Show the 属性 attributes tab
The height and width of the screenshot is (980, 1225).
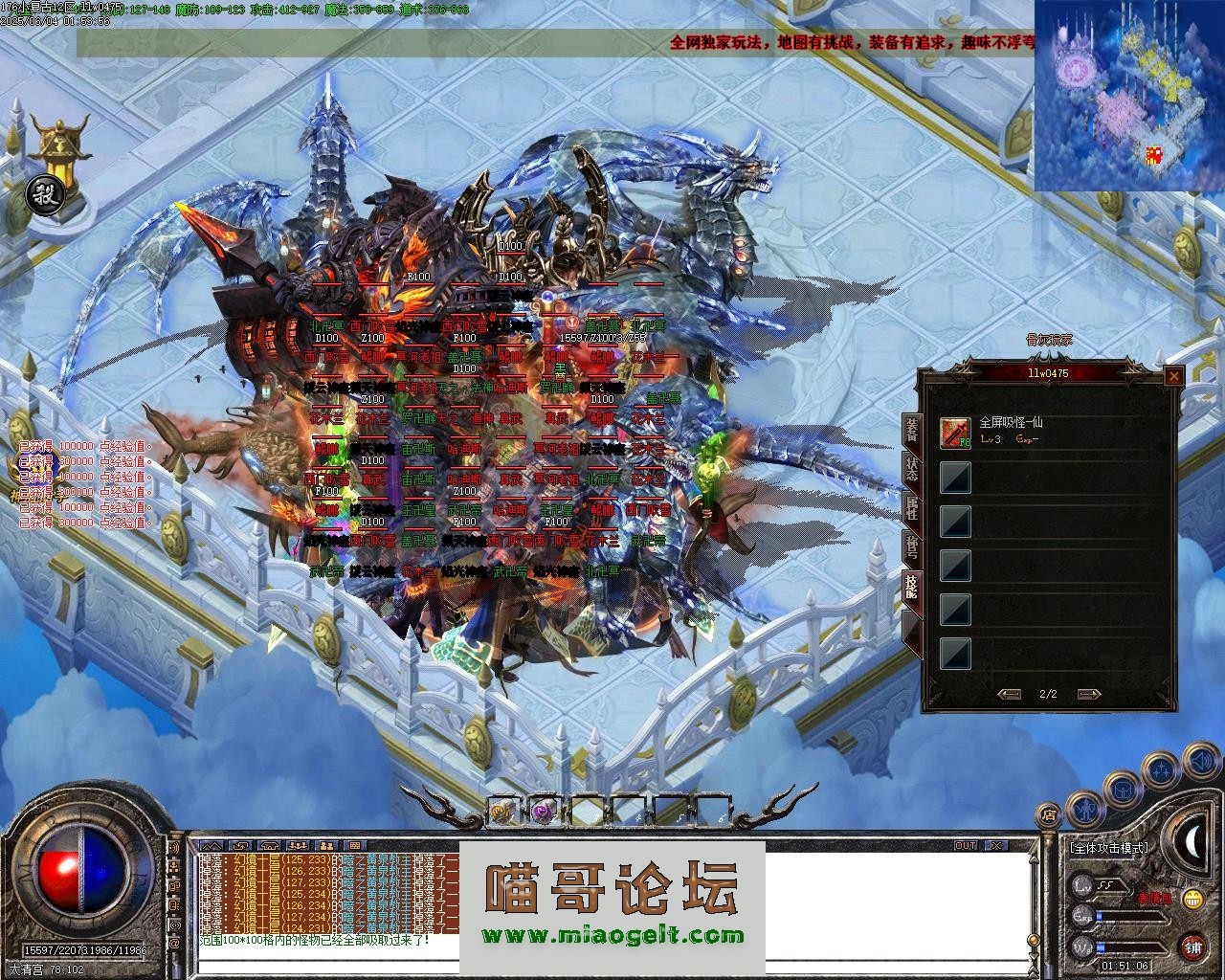click(x=912, y=507)
